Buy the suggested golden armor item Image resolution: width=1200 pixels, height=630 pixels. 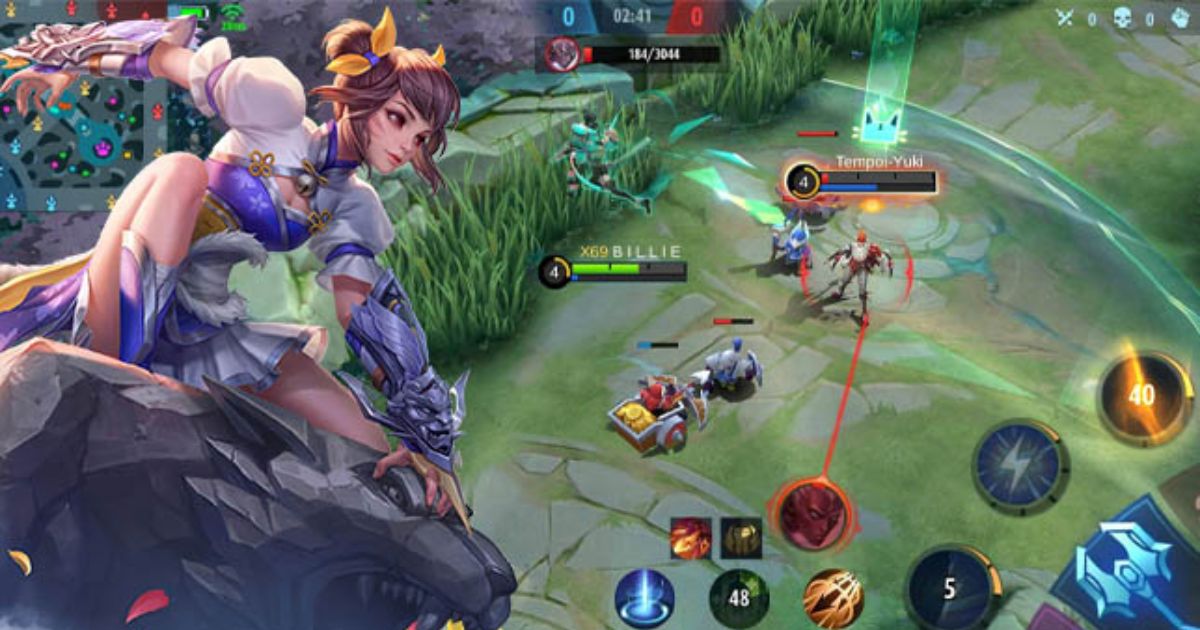coord(741,538)
